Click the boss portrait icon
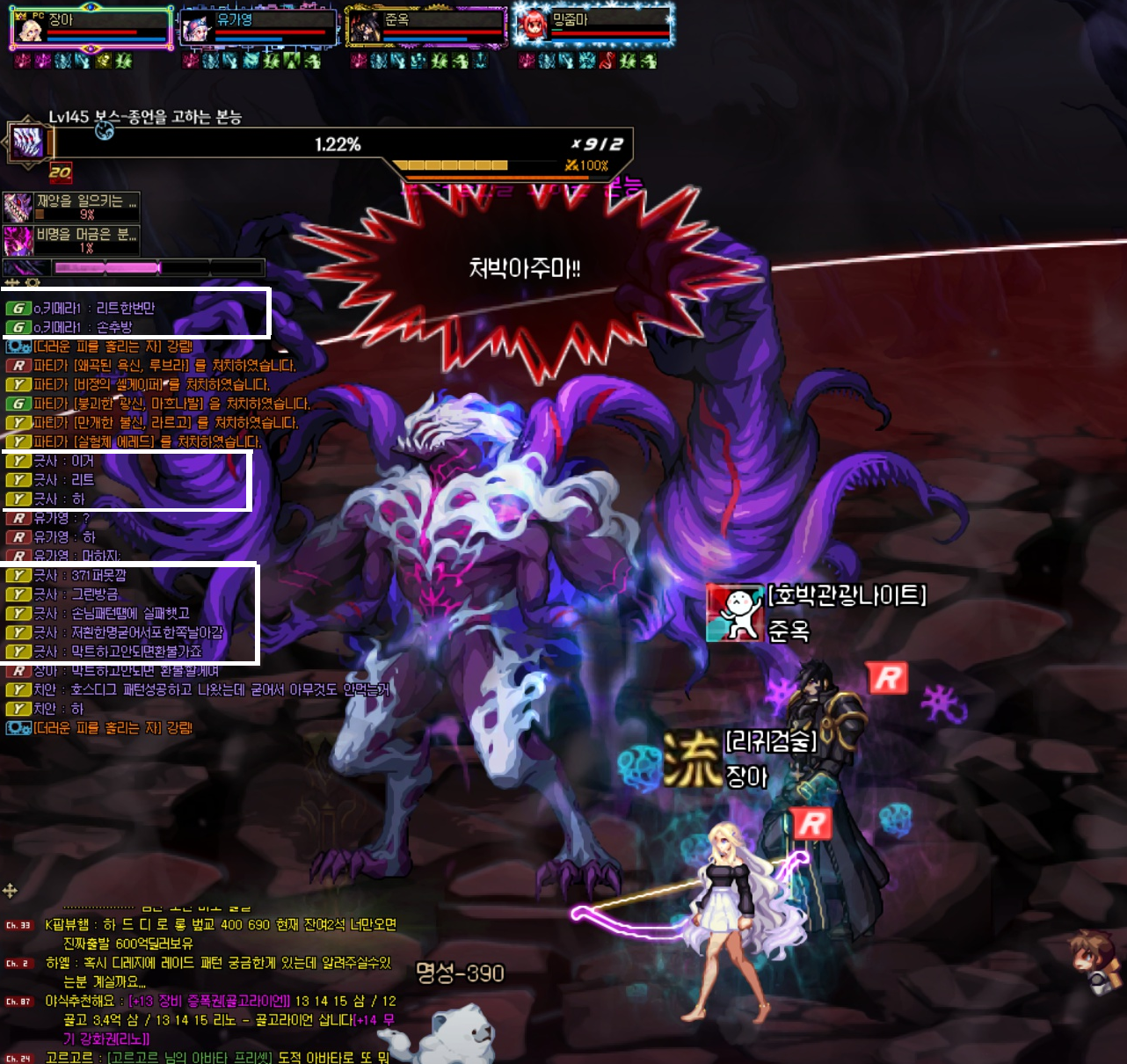The image size is (1127, 1064). click(28, 142)
